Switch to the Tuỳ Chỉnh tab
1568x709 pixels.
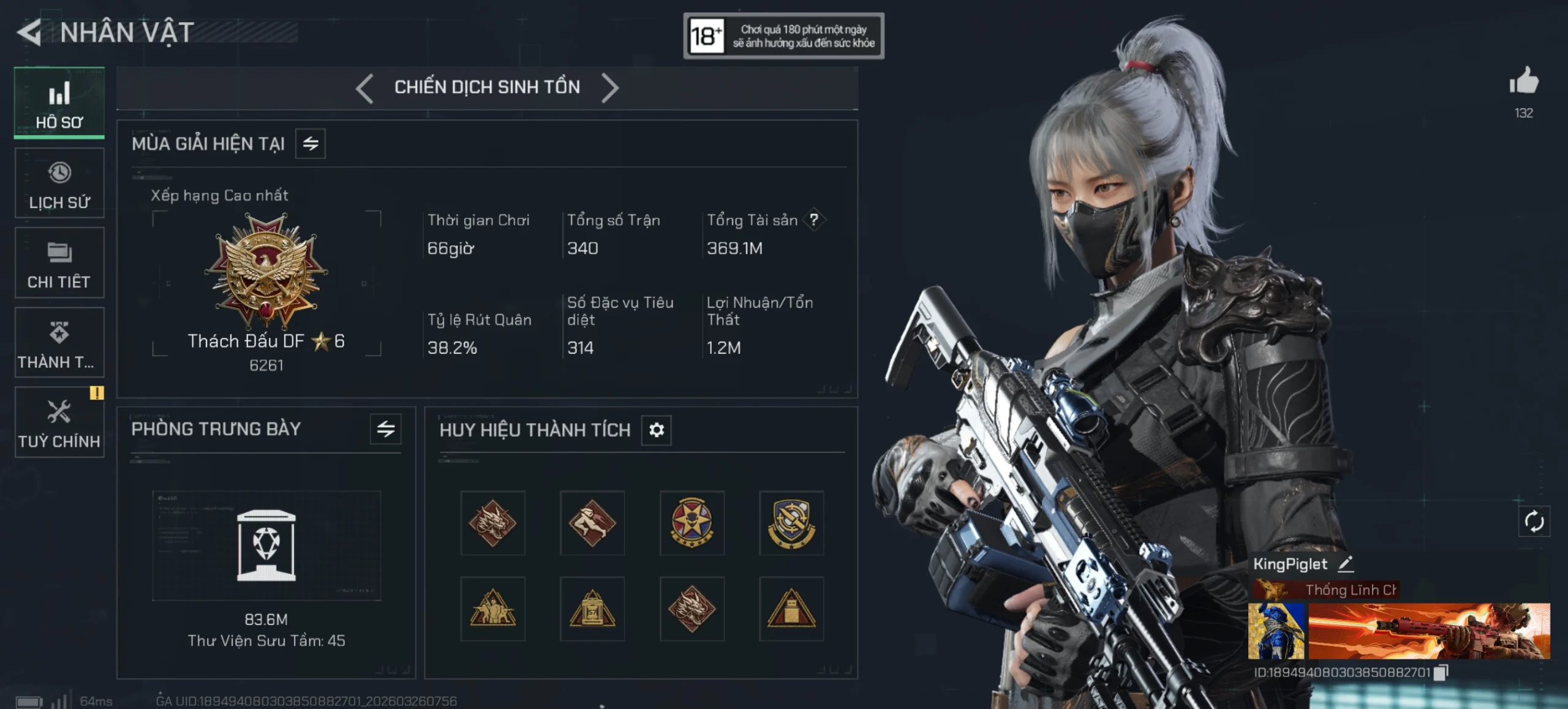pos(59,422)
